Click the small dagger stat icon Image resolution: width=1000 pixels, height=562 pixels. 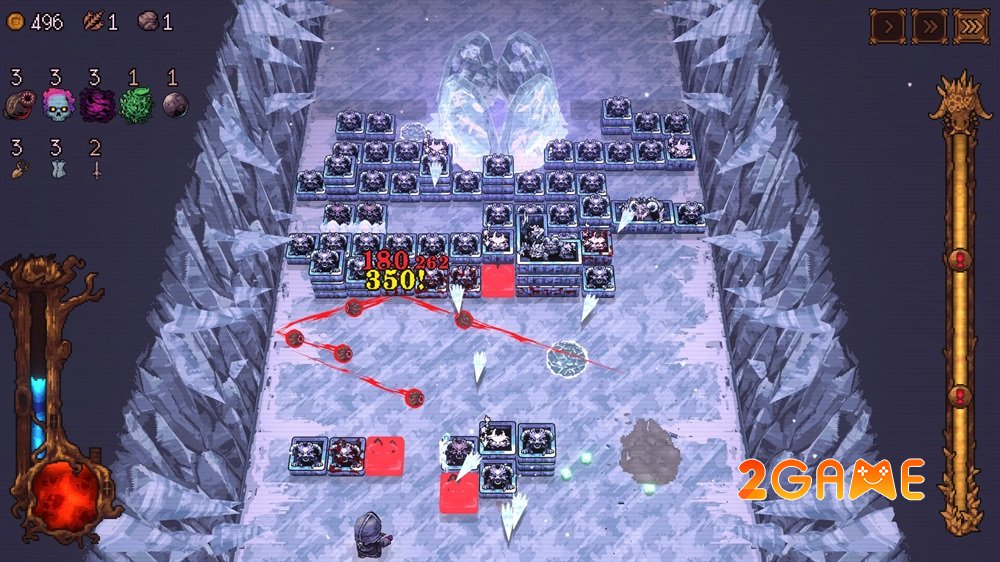point(96,170)
